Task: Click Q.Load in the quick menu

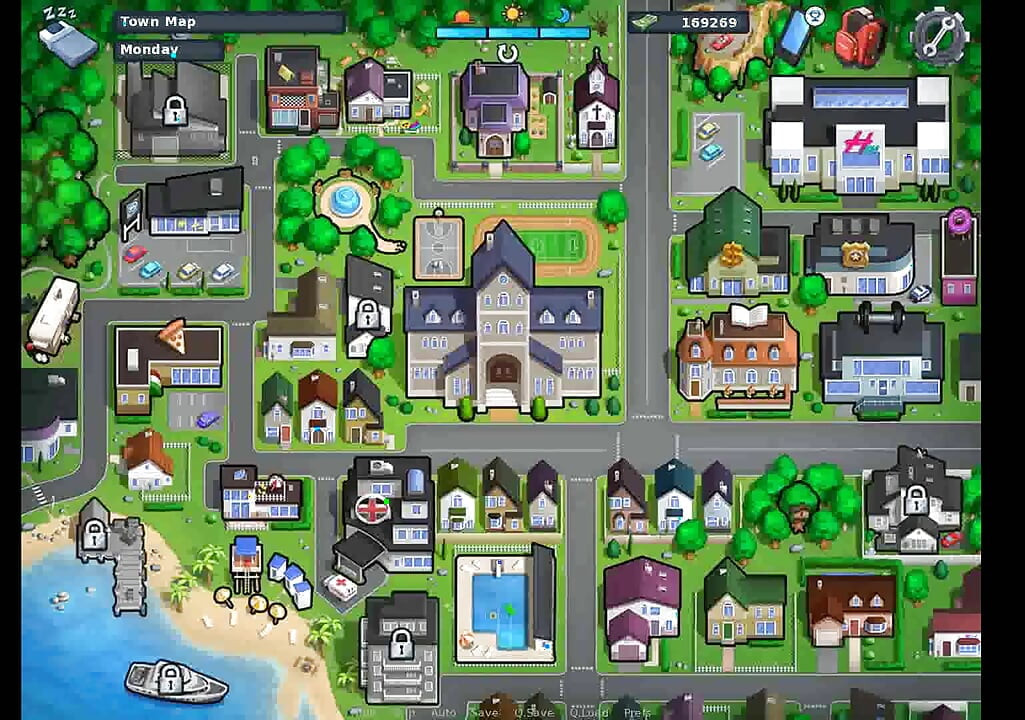Action: point(590,712)
